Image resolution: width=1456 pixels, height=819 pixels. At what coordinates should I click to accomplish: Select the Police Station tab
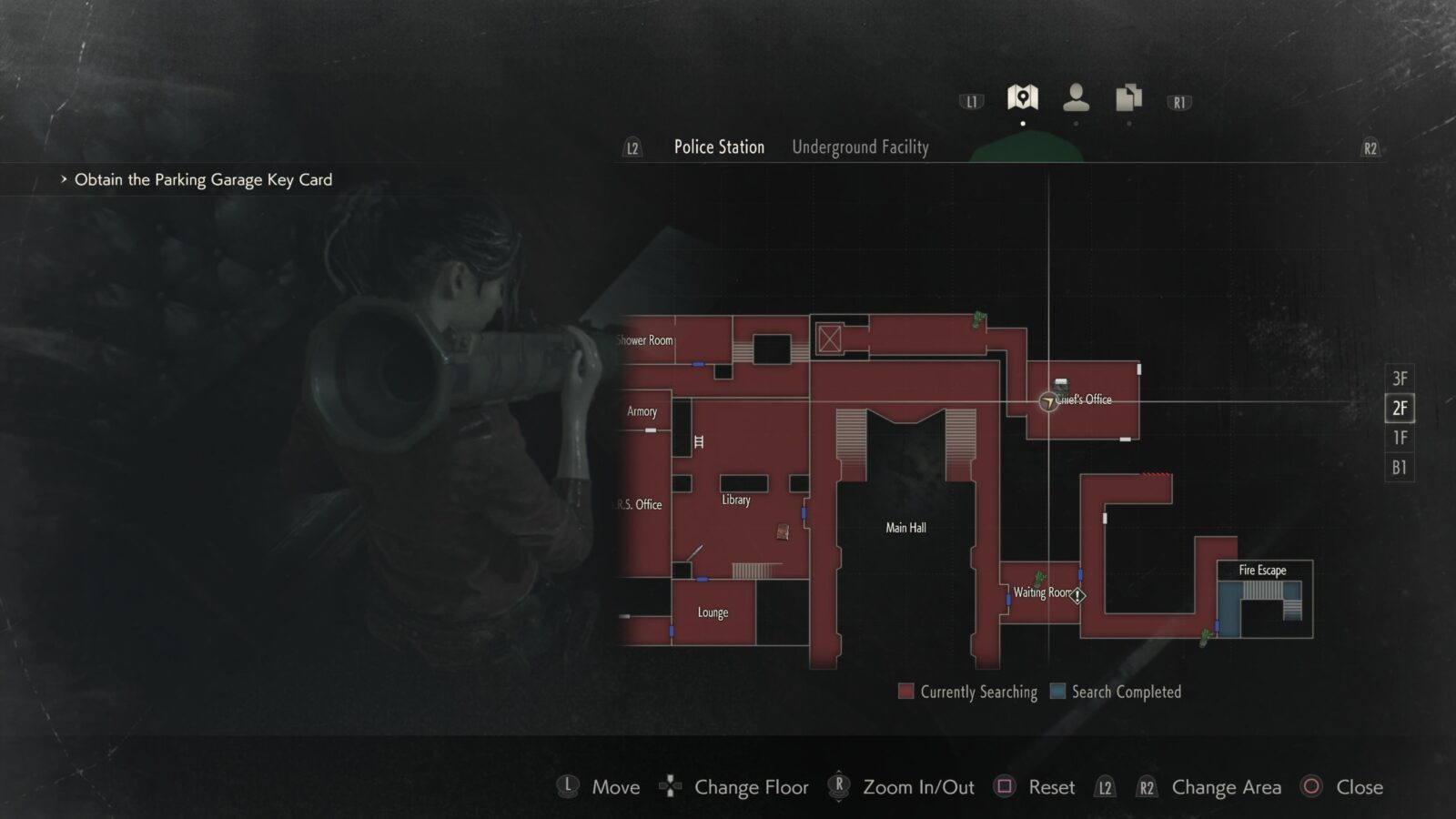pos(718,147)
